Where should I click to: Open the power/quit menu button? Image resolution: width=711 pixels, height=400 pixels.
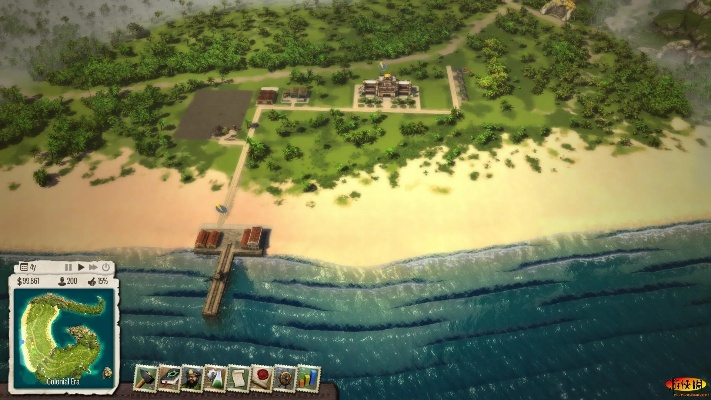click(106, 268)
